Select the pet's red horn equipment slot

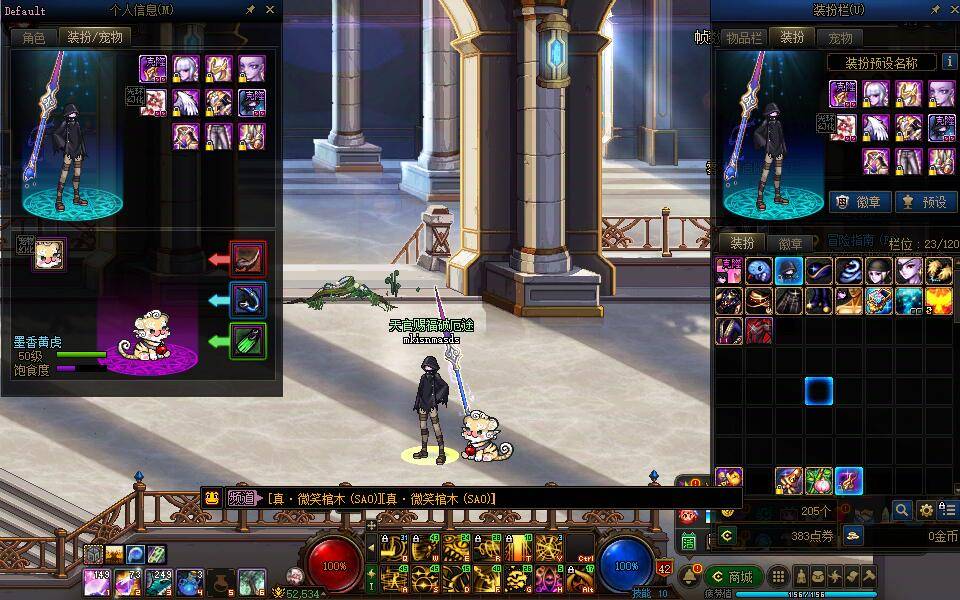click(247, 259)
